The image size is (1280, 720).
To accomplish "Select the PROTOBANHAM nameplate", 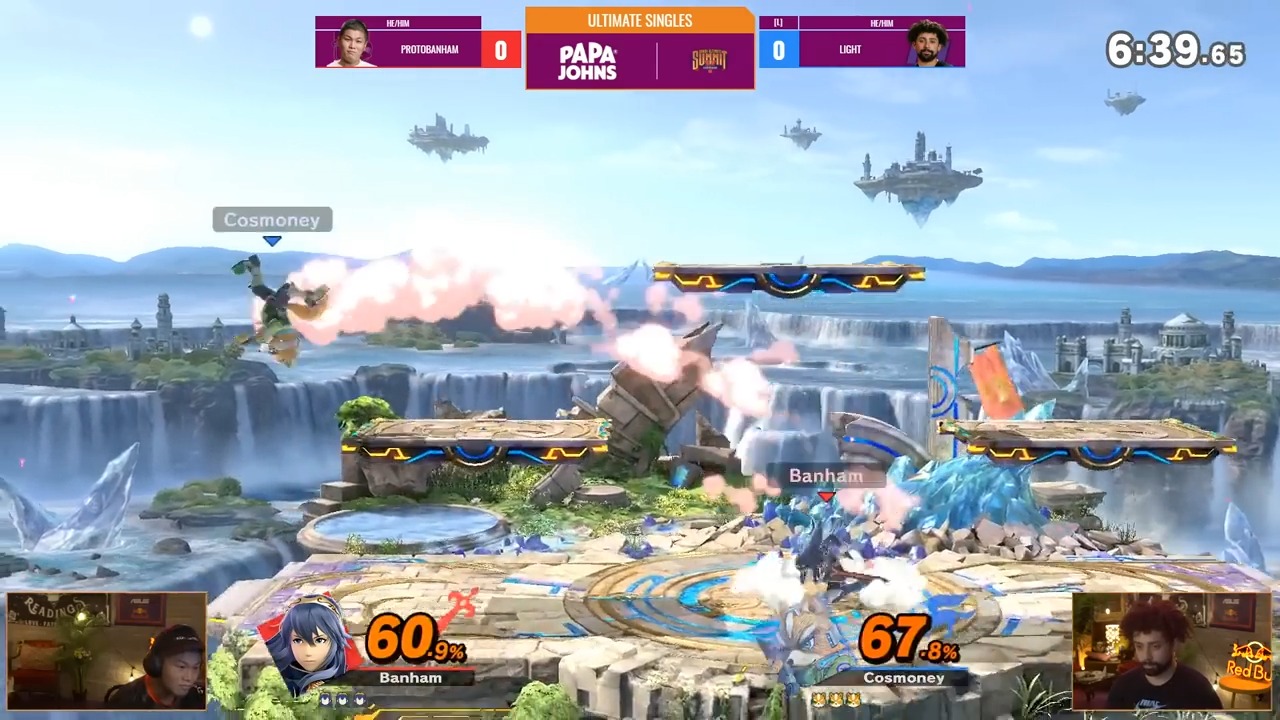I will [x=429, y=49].
